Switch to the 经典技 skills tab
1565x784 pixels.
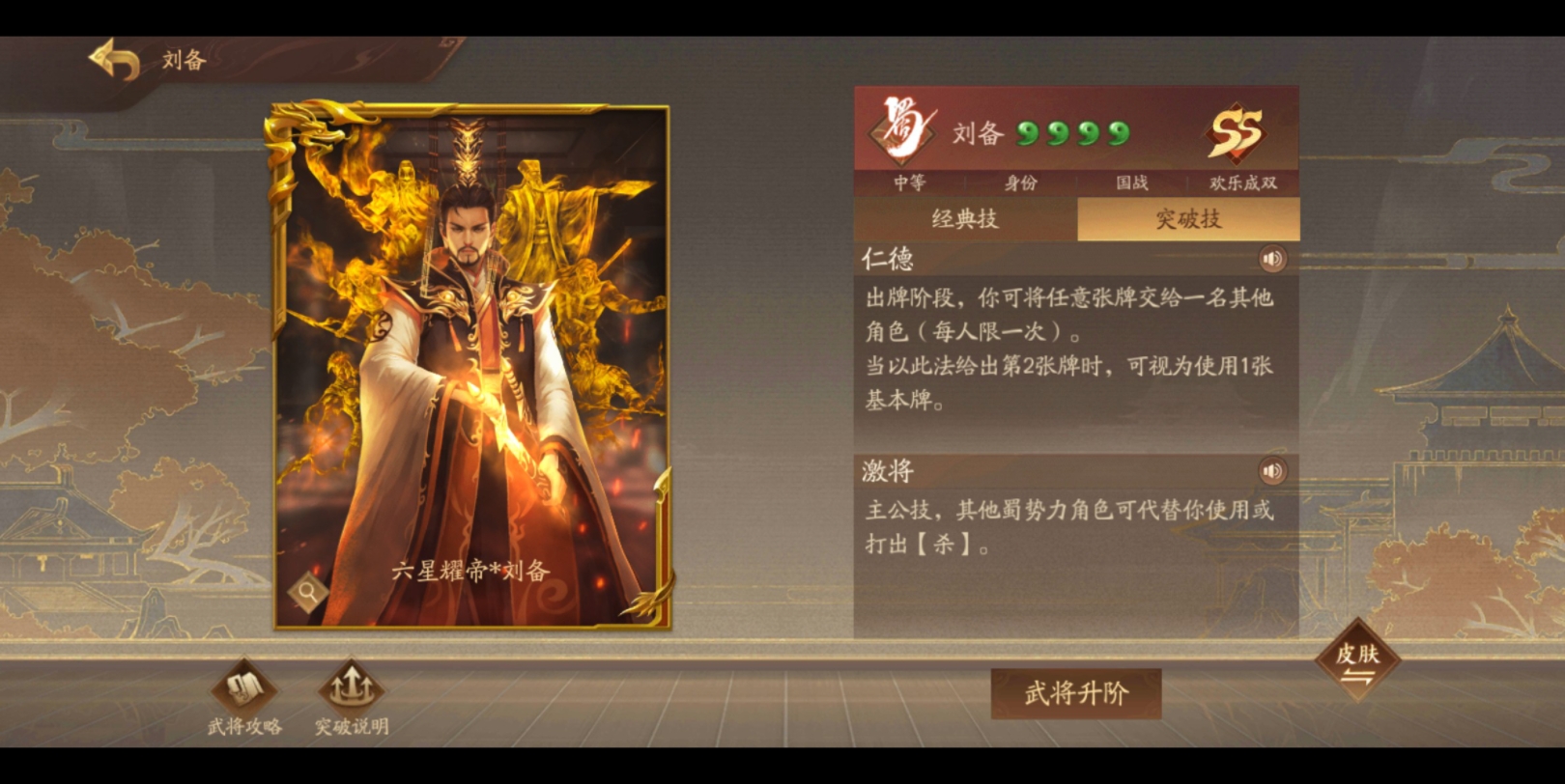965,219
